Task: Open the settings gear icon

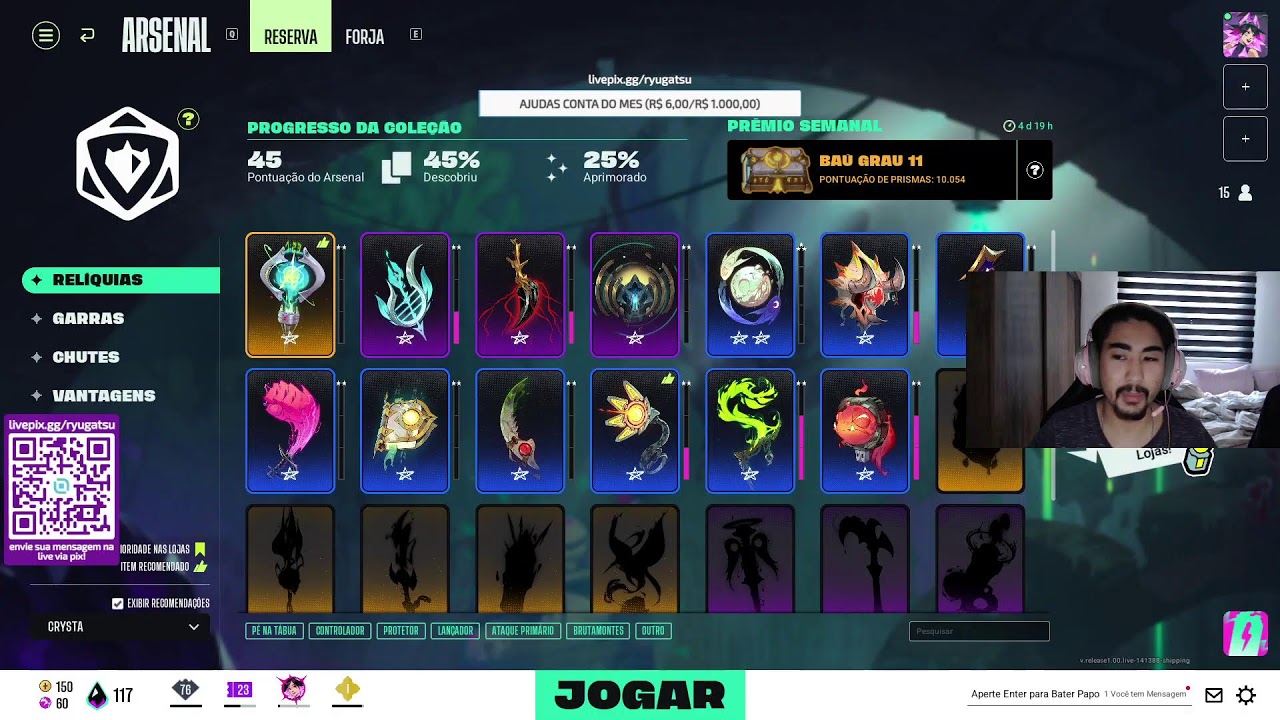Action: coord(1246,695)
